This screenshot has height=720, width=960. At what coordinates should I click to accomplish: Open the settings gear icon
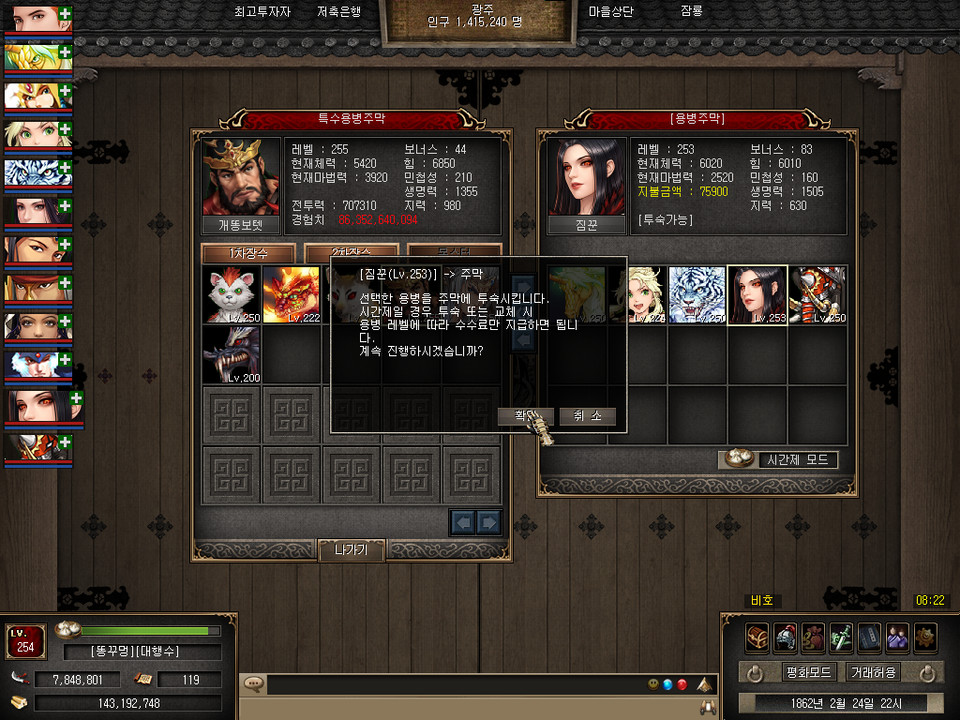[x=925, y=636]
